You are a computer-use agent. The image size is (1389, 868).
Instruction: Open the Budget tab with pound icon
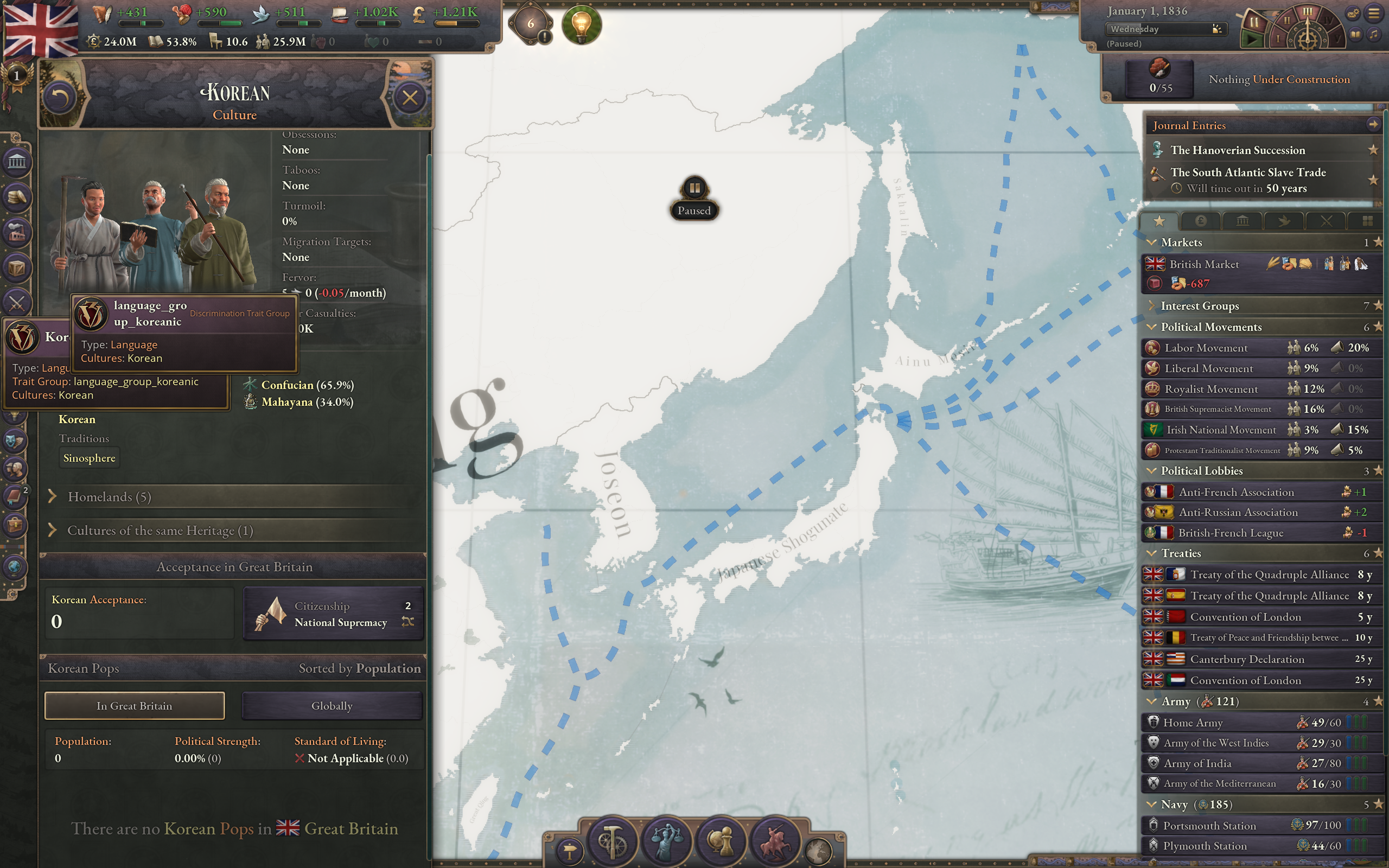pos(1202,220)
